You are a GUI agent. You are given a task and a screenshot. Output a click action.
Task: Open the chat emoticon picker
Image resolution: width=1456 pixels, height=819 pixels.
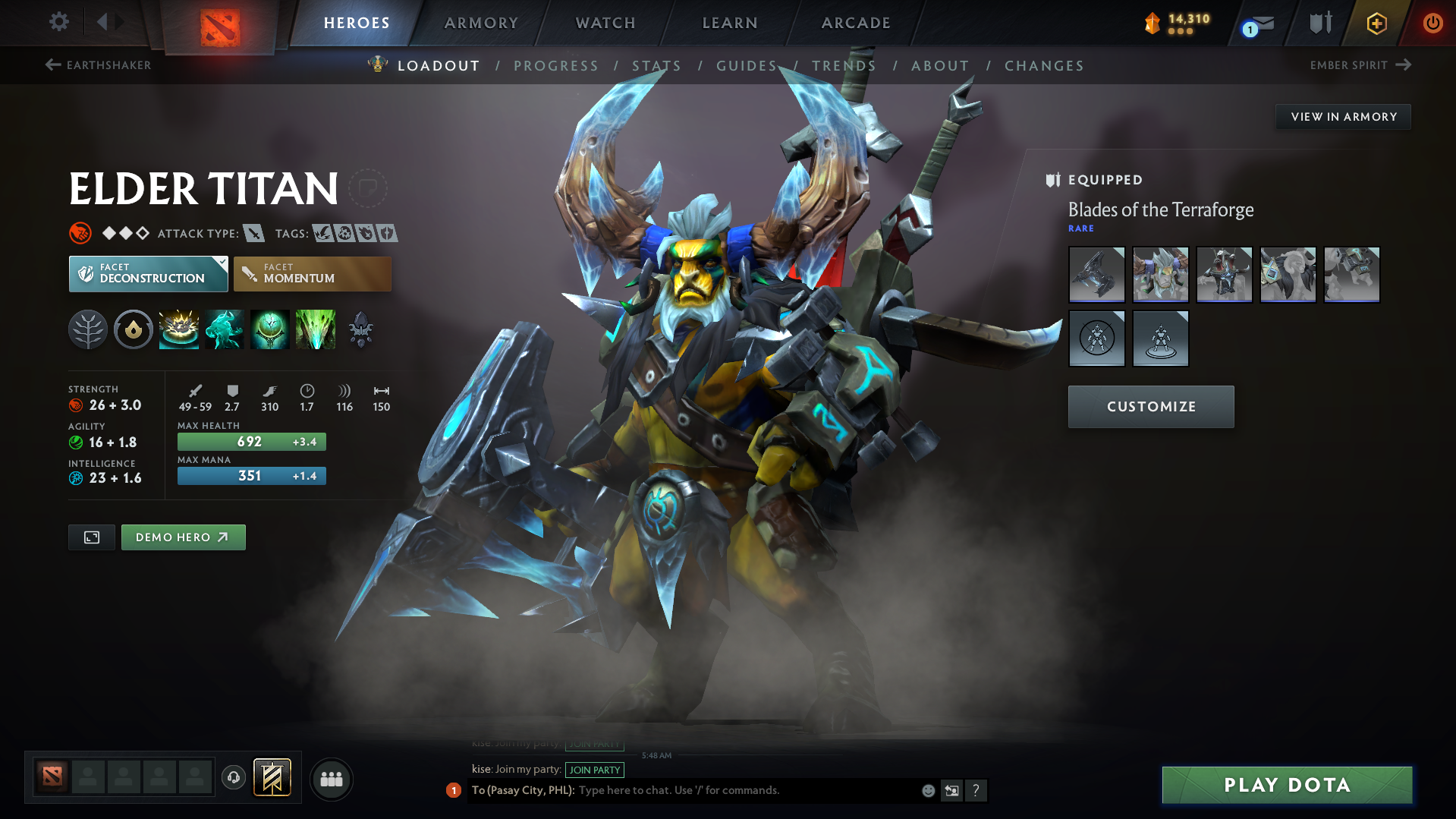coord(927,790)
